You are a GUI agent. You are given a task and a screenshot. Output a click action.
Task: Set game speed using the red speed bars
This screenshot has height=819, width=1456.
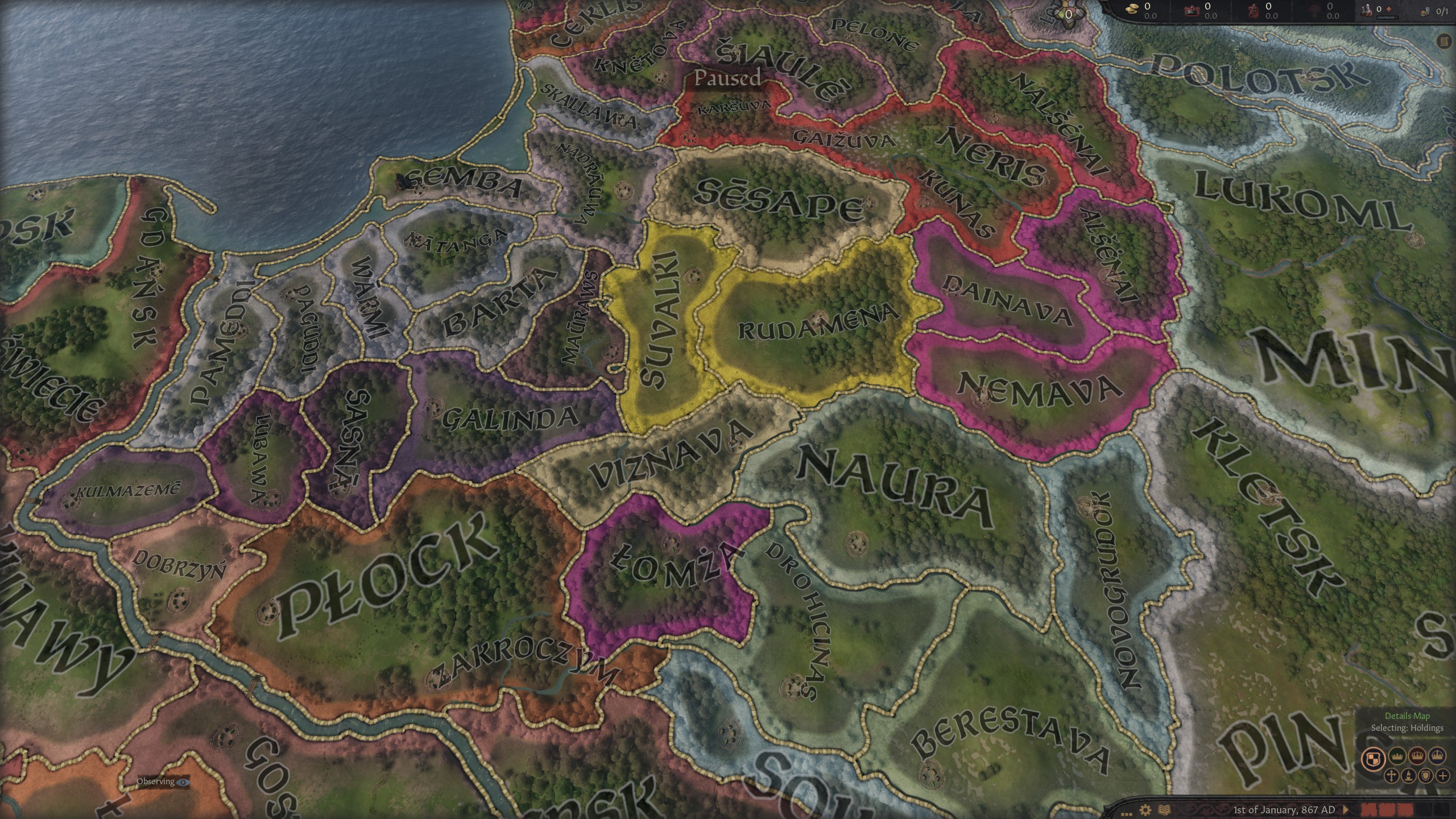coord(1388,809)
